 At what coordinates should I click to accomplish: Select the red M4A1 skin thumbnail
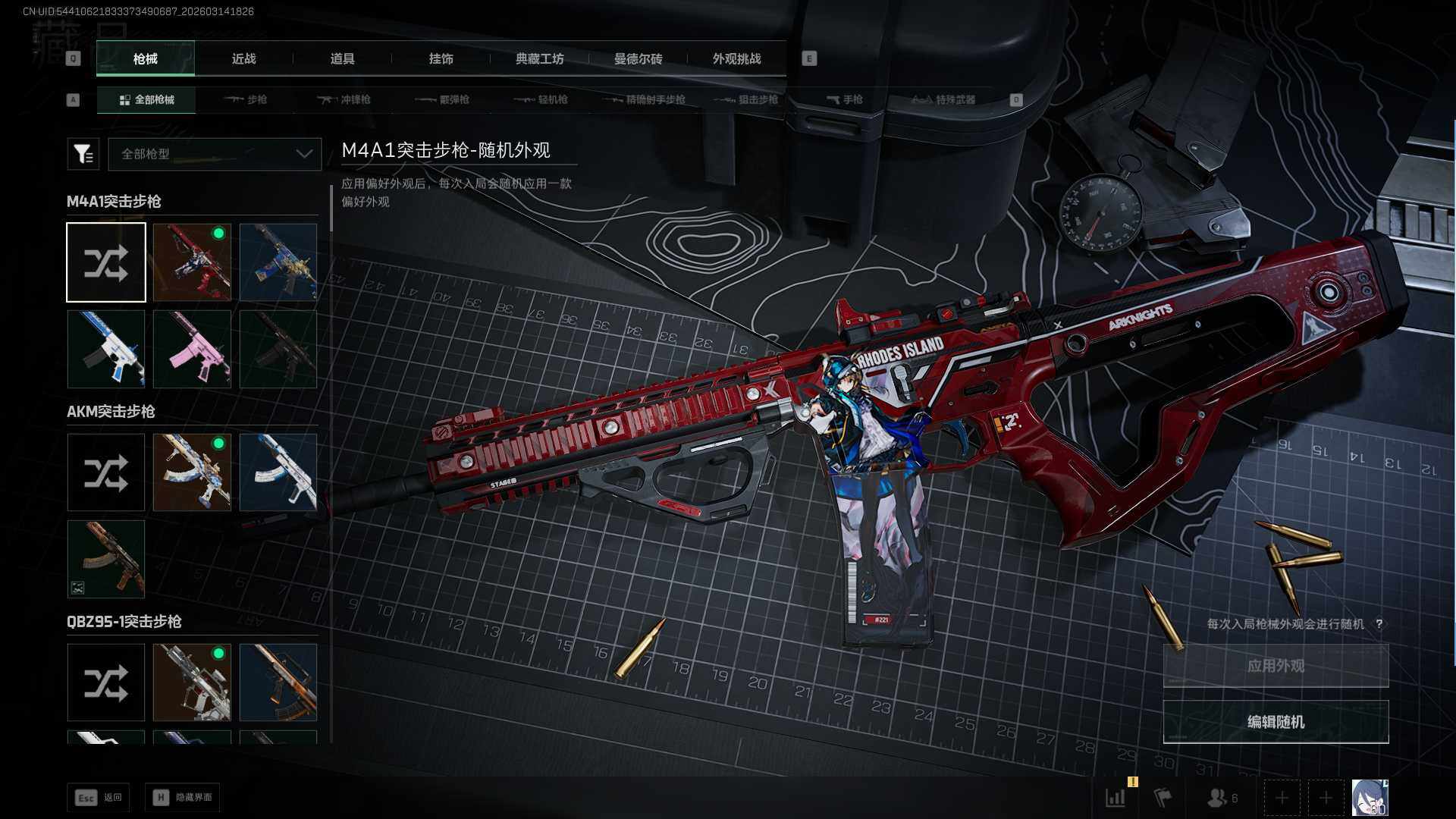[192, 262]
